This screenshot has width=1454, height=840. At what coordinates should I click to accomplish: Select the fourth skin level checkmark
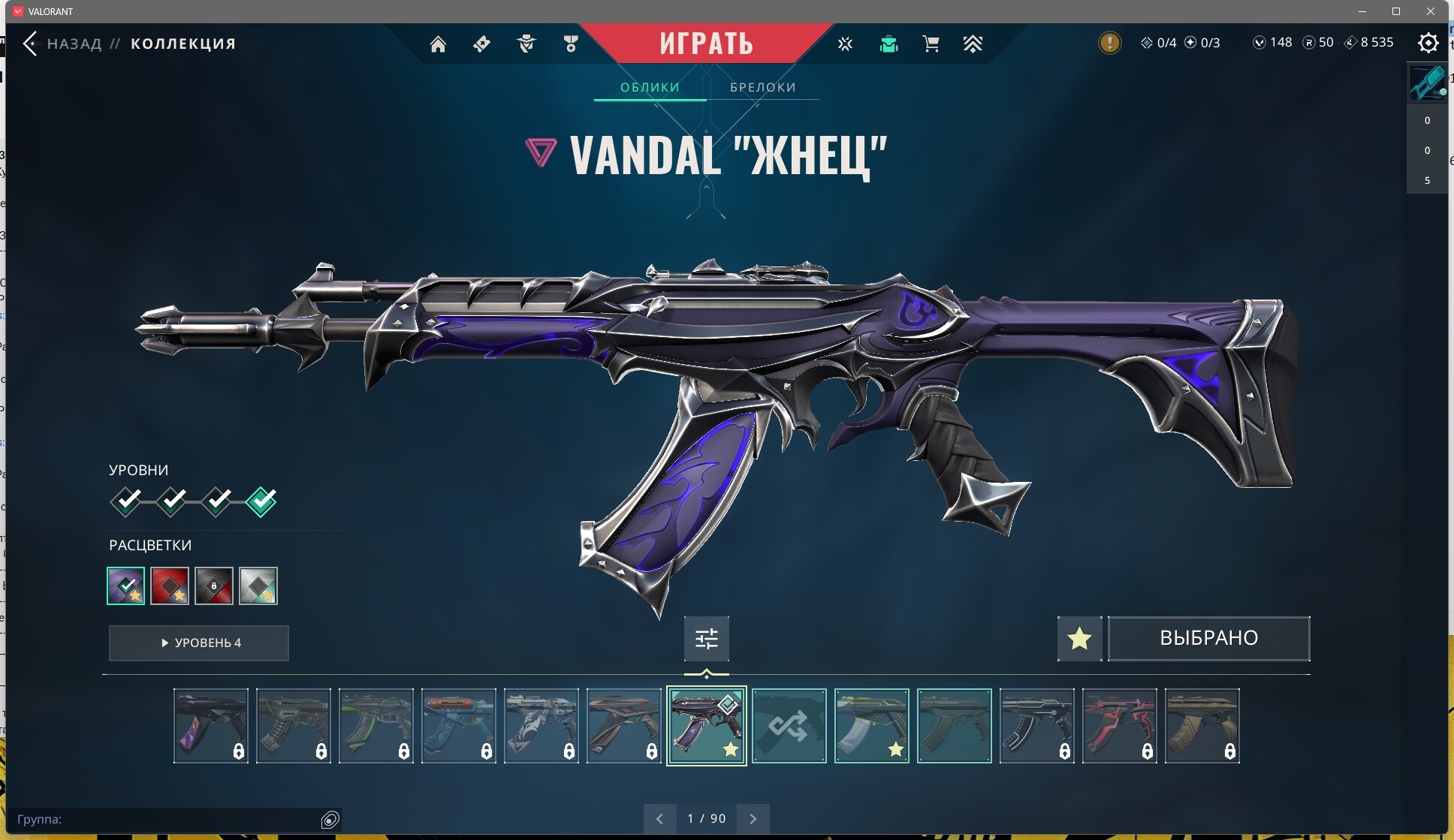(261, 501)
